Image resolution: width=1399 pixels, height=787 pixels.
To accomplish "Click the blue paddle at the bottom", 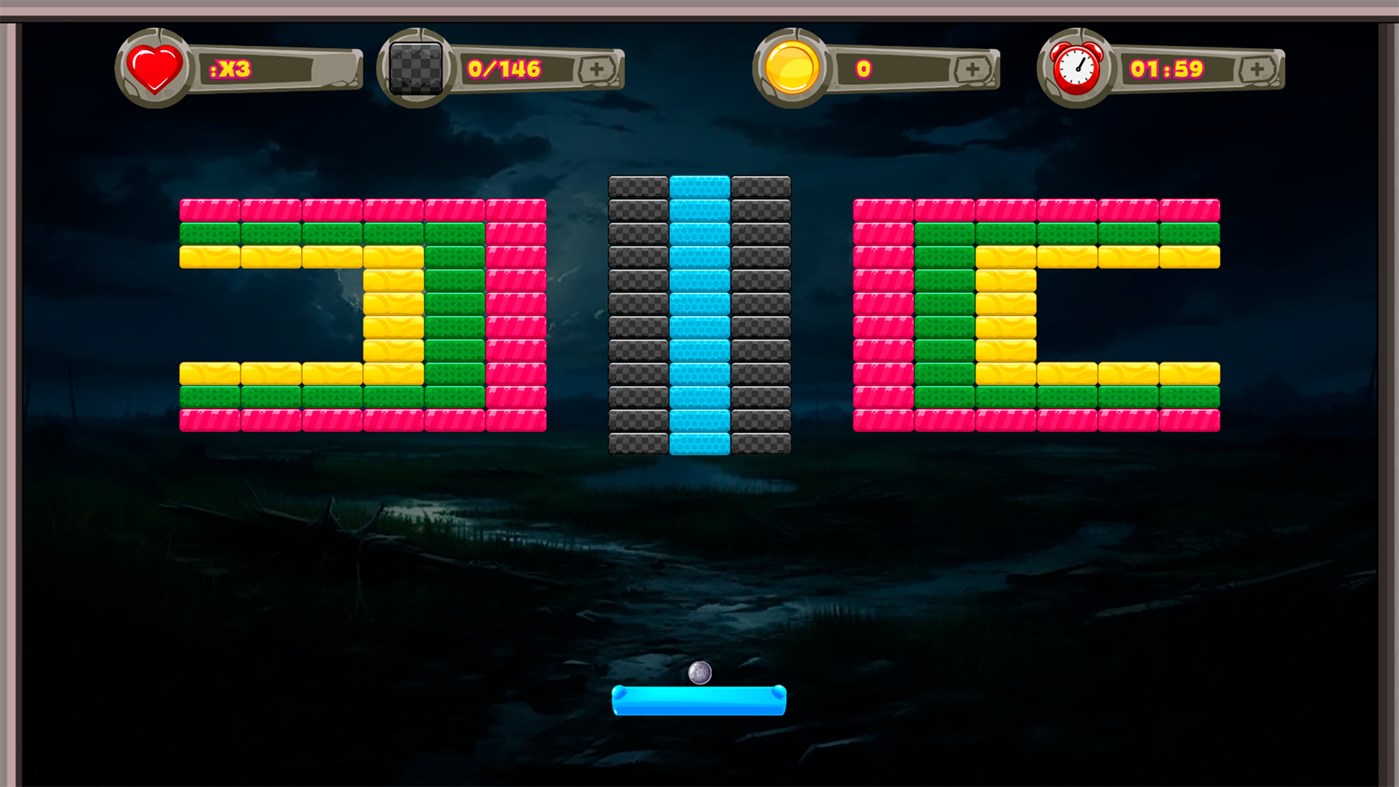I will tap(699, 702).
